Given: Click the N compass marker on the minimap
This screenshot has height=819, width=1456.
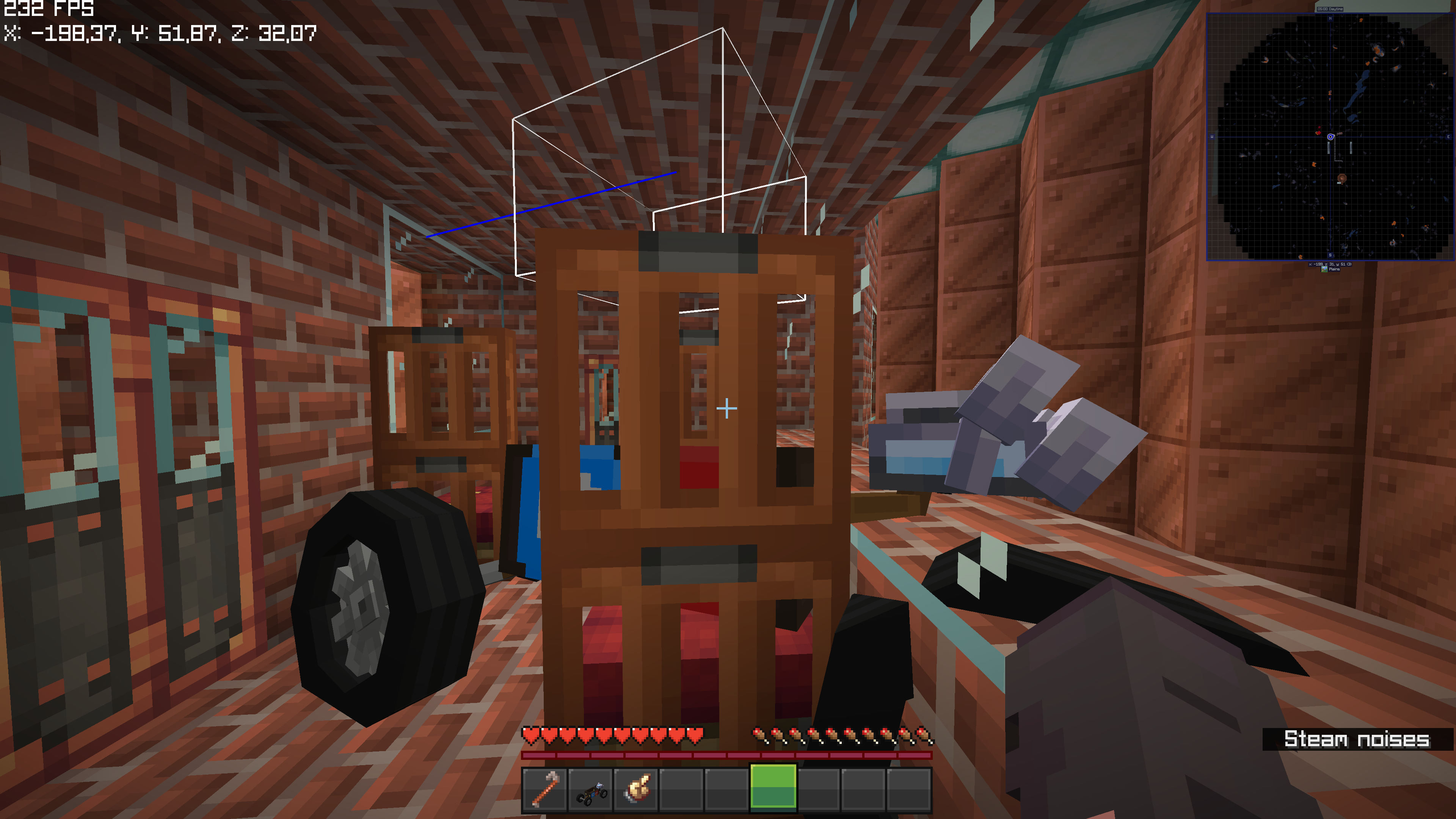Looking at the screenshot, I should (x=1330, y=19).
